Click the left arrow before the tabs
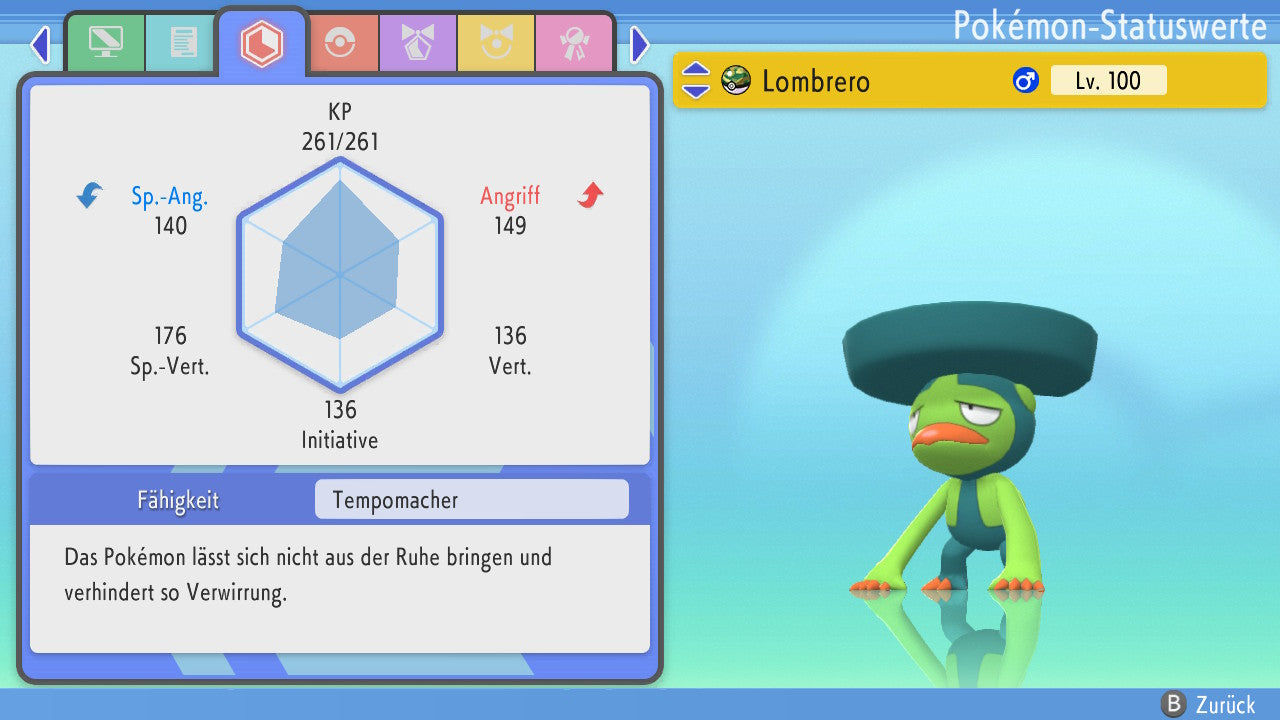The width and height of the screenshot is (1280, 720). pyautogui.click(x=40, y=45)
